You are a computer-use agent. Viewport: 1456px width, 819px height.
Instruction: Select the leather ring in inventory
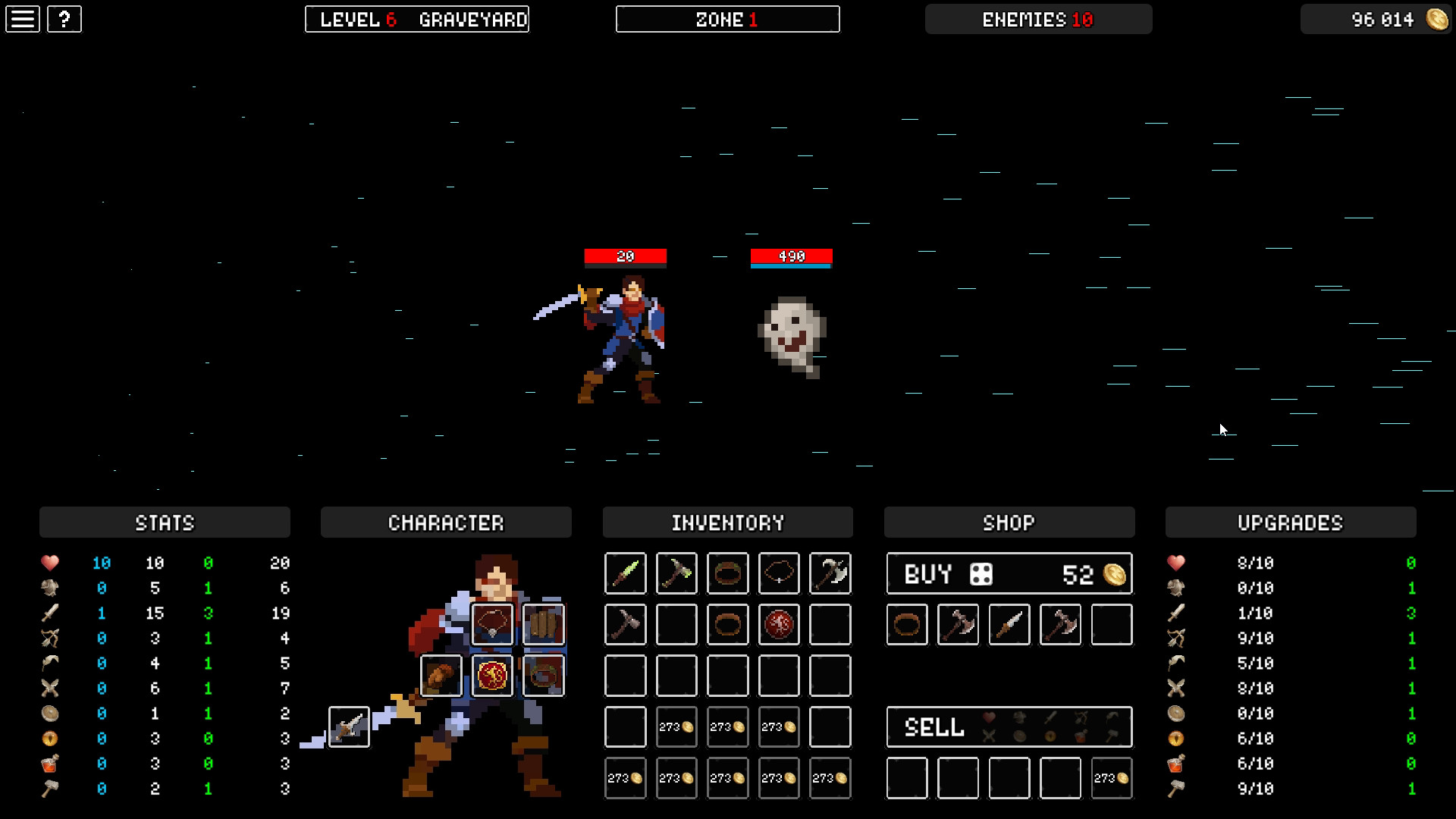tap(727, 573)
